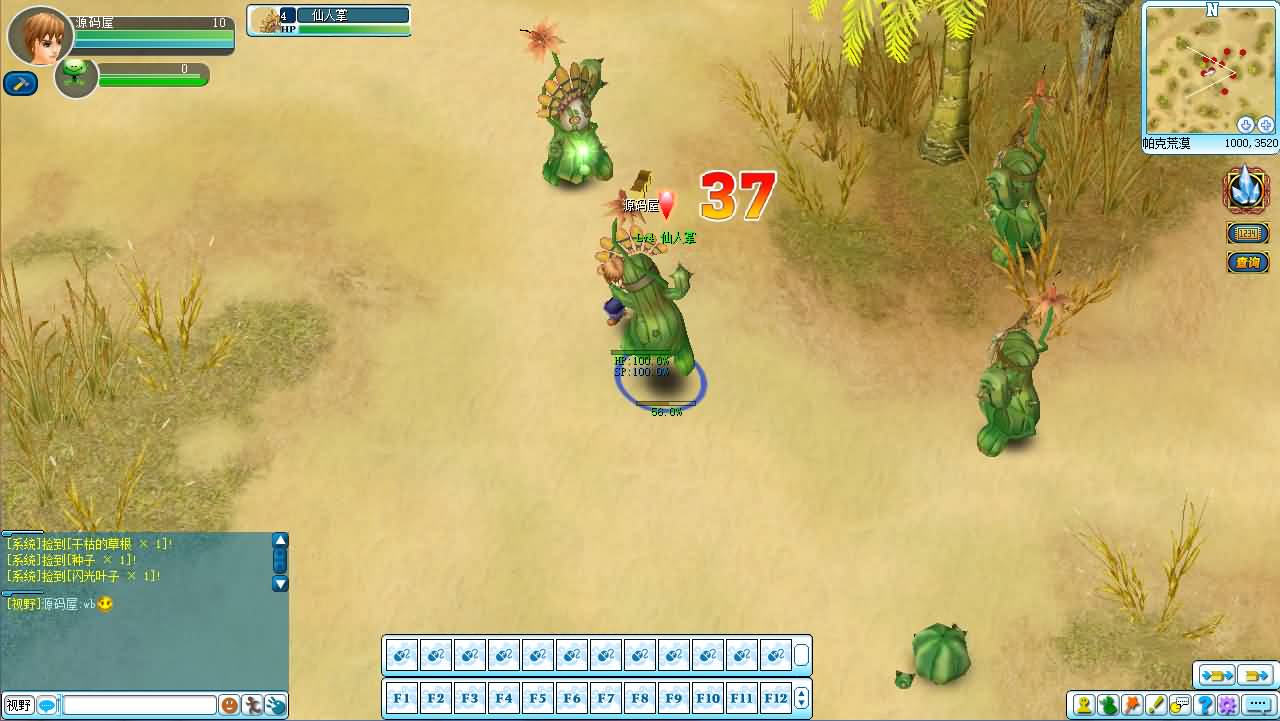This screenshot has height=721, width=1280.
Task: Click the wrench icon under the player portrait
Action: 19,83
